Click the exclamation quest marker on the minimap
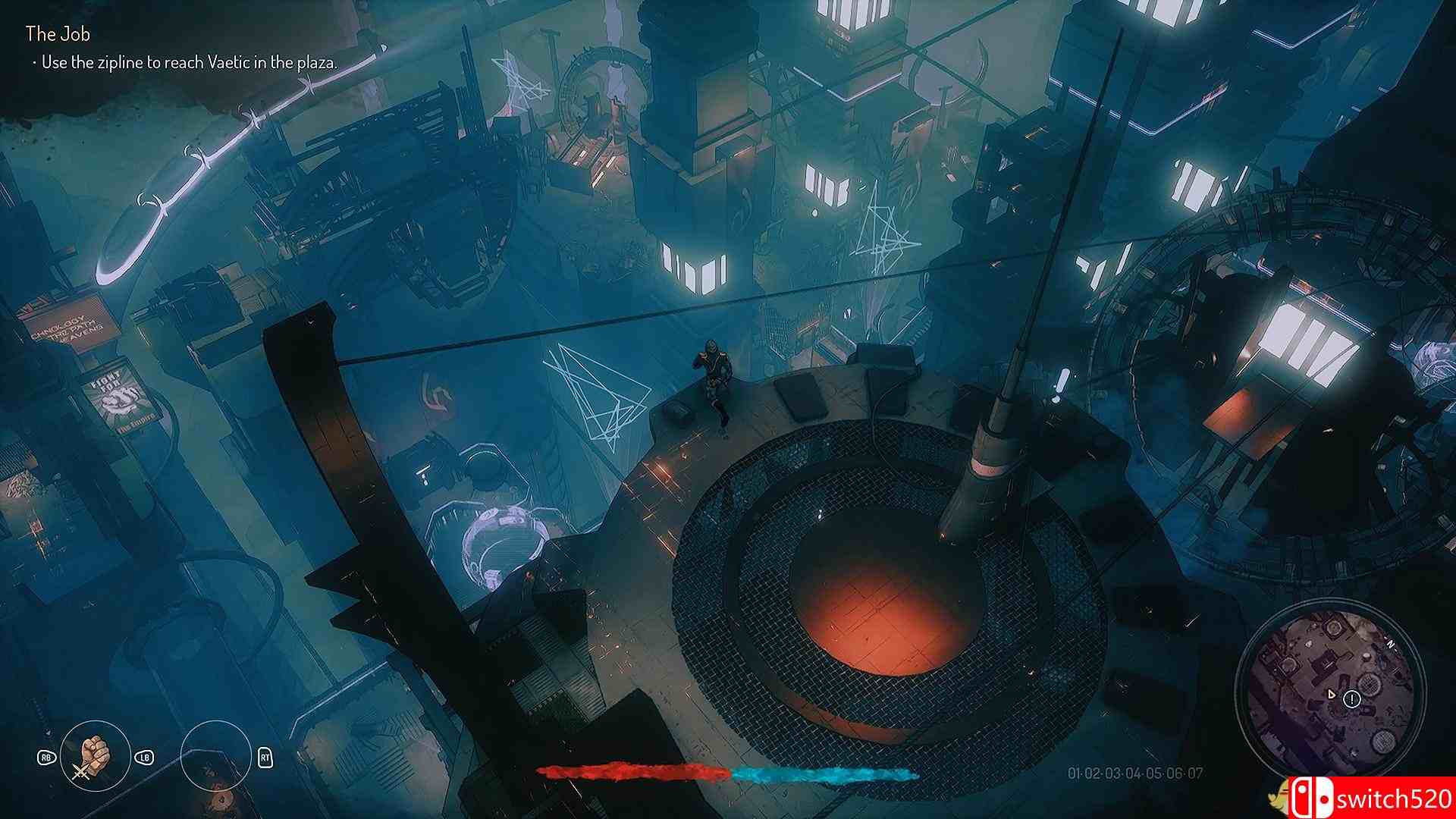Image resolution: width=1456 pixels, height=819 pixels. [1352, 698]
